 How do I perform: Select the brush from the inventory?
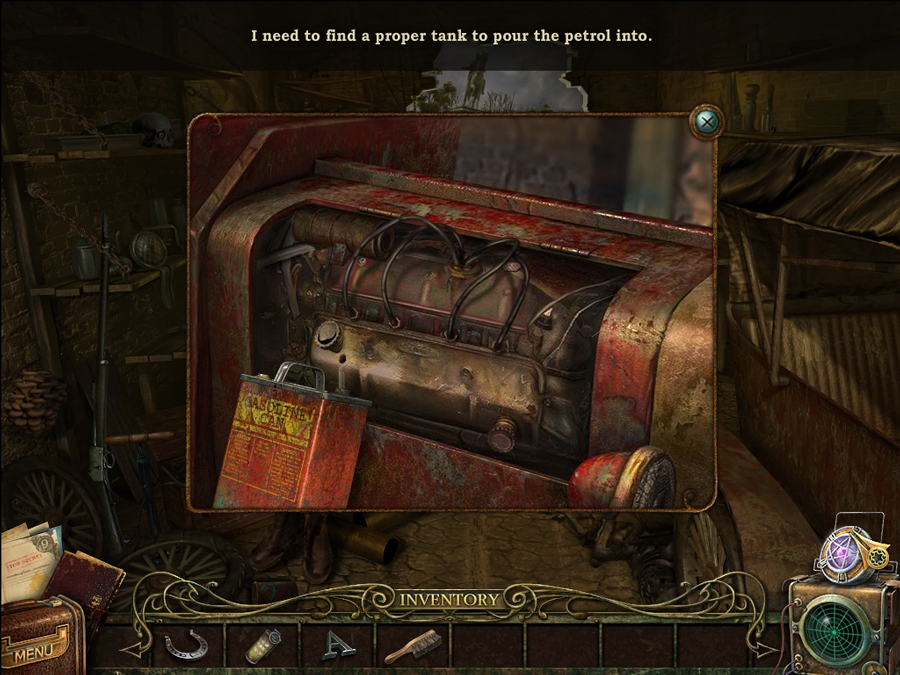411,646
